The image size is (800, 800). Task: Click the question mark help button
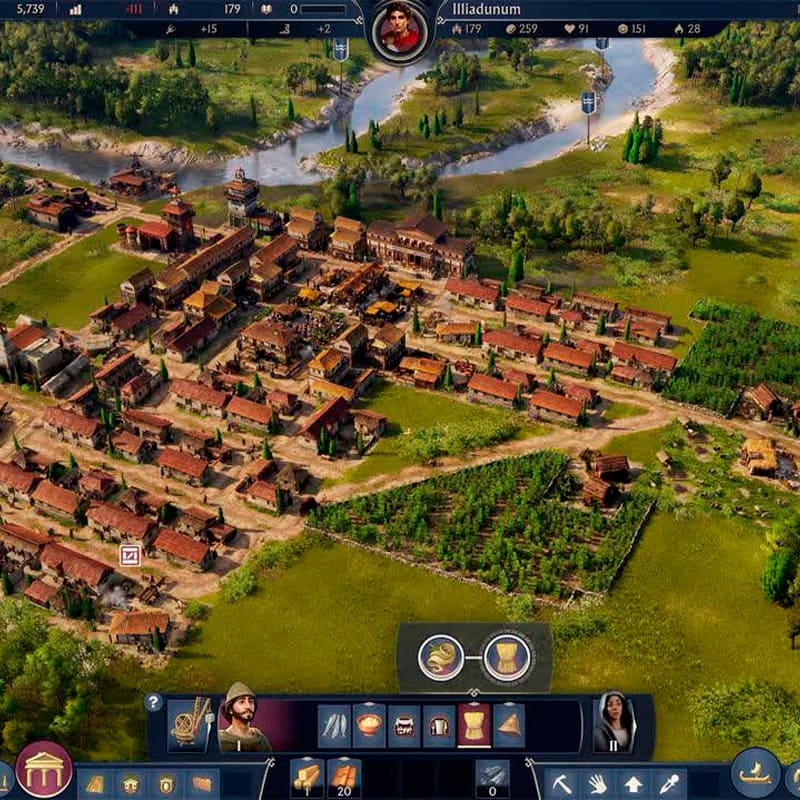pyautogui.click(x=154, y=703)
